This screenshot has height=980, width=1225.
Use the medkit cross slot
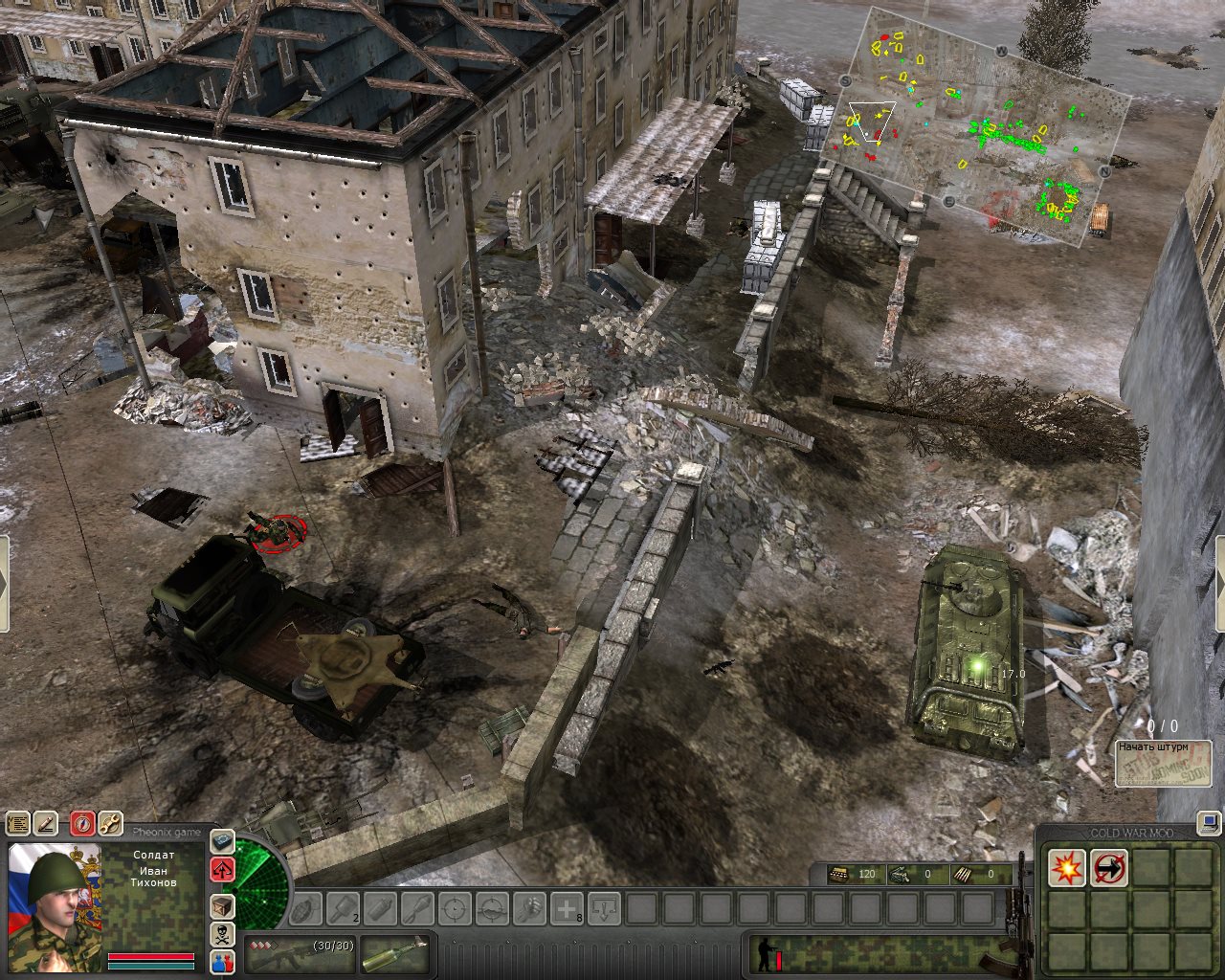tap(568, 907)
